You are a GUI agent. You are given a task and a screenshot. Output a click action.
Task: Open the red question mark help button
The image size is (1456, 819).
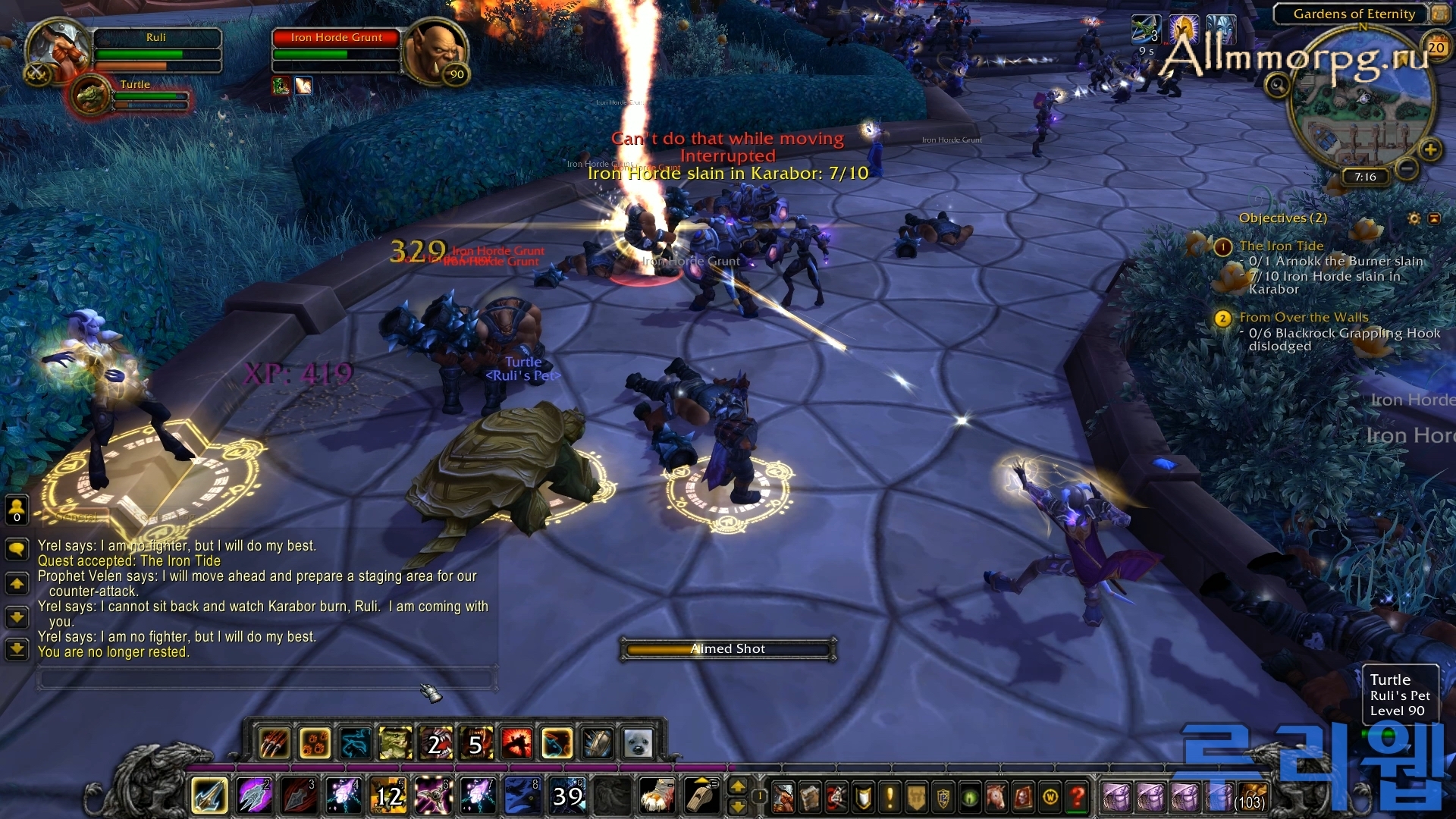[x=1077, y=798]
